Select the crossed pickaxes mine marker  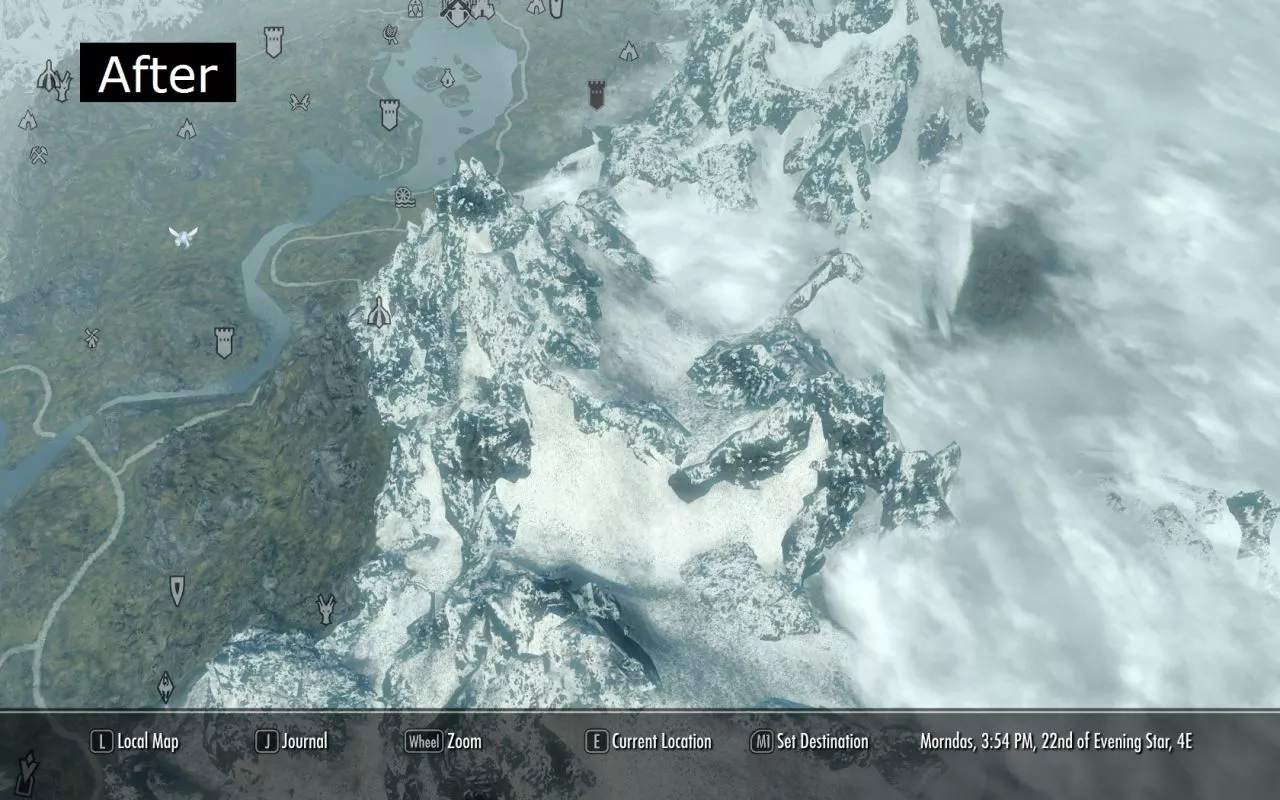pos(39,155)
